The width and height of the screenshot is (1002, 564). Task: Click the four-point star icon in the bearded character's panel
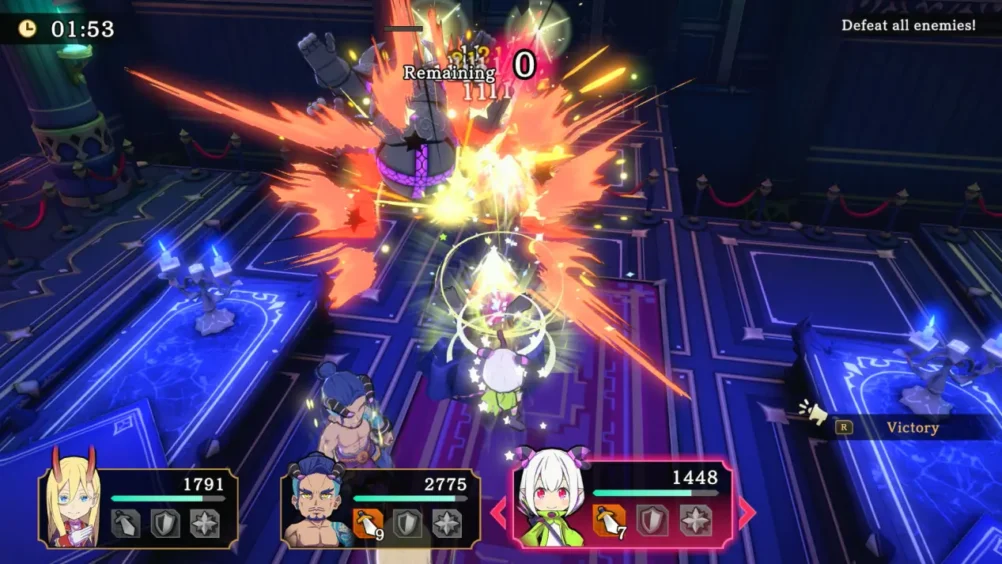(446, 523)
